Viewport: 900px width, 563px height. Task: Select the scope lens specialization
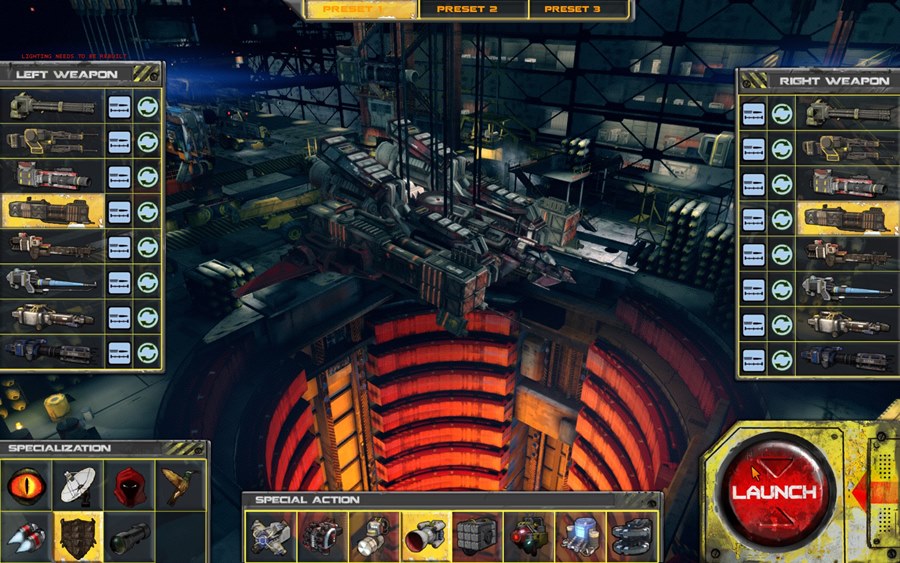coord(130,535)
